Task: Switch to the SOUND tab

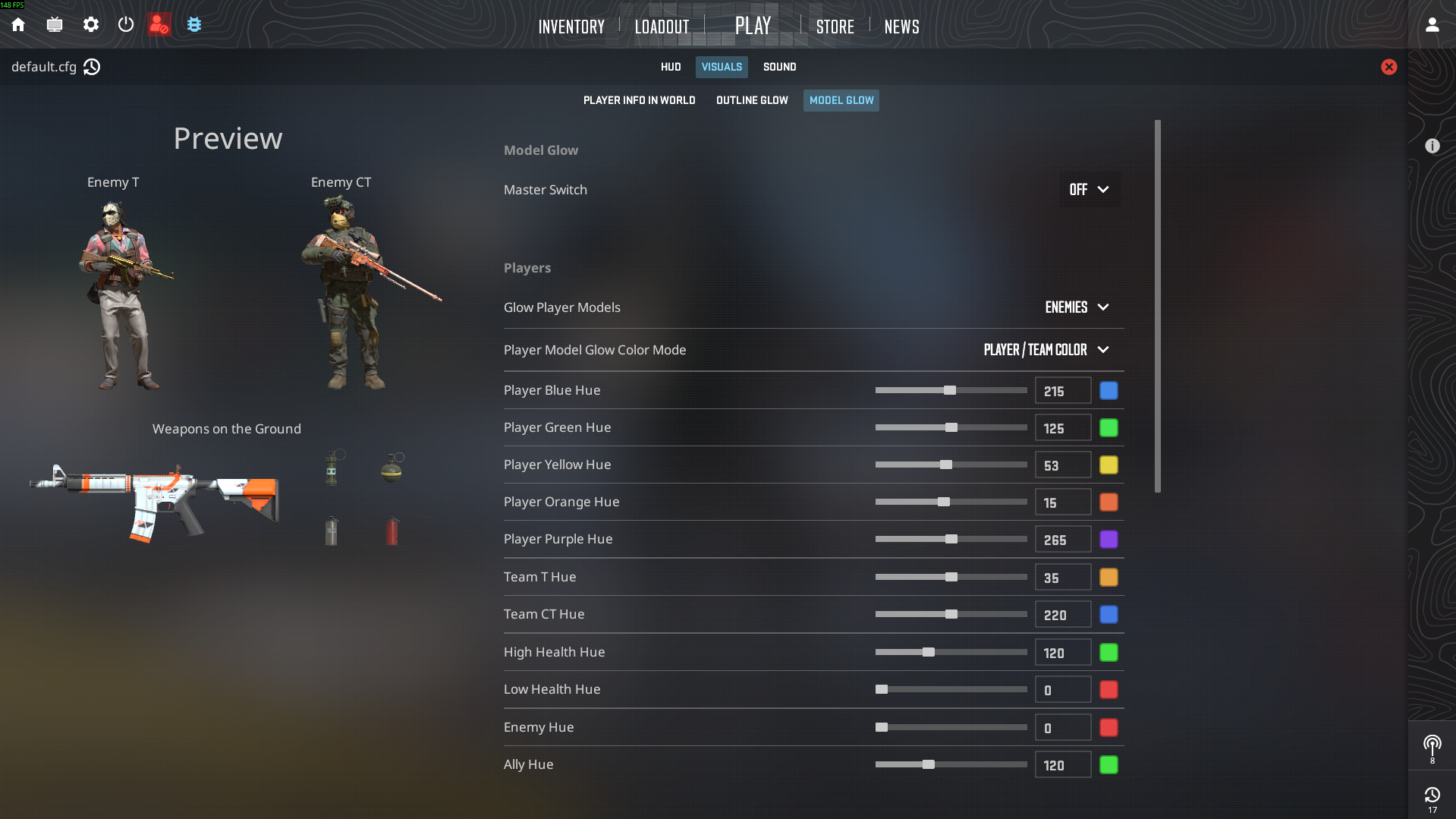Action: [779, 67]
